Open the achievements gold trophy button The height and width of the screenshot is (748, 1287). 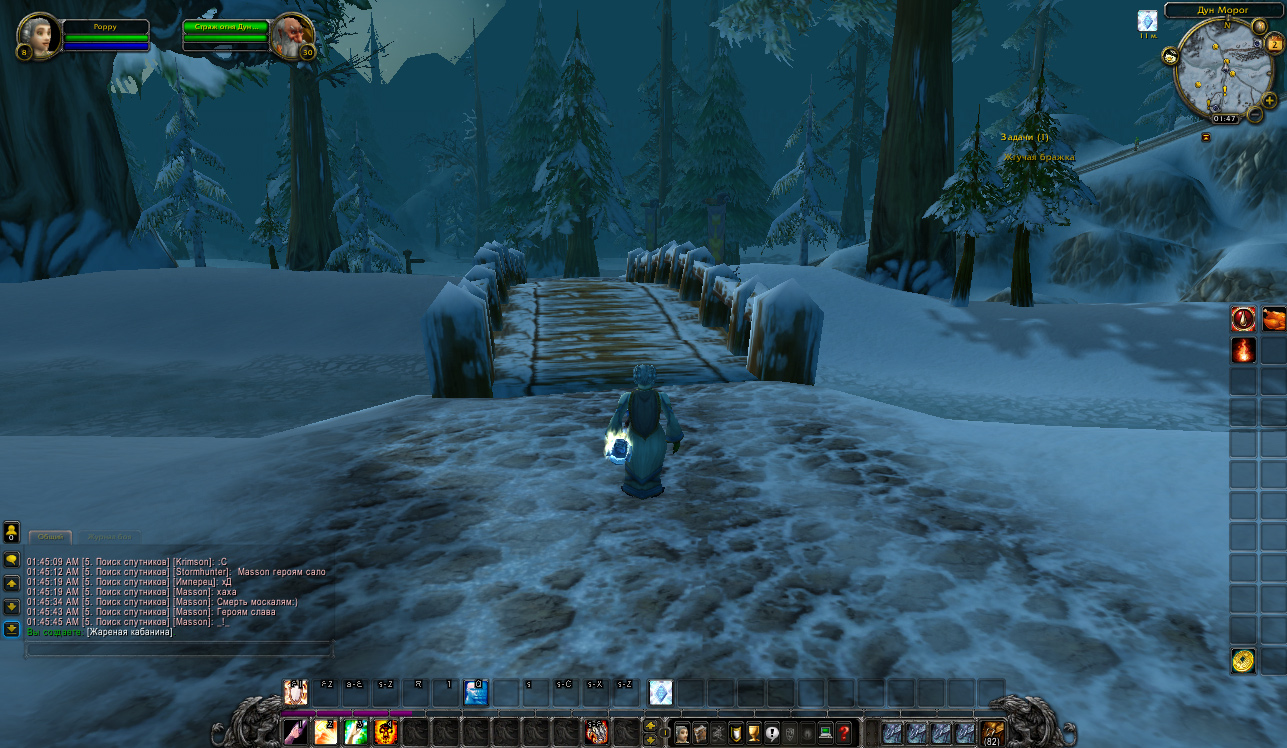[x=754, y=733]
